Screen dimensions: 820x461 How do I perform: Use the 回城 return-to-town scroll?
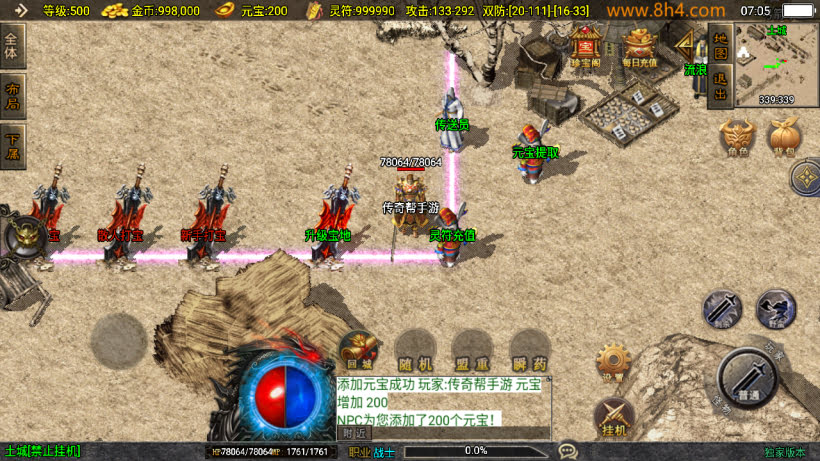click(x=358, y=350)
